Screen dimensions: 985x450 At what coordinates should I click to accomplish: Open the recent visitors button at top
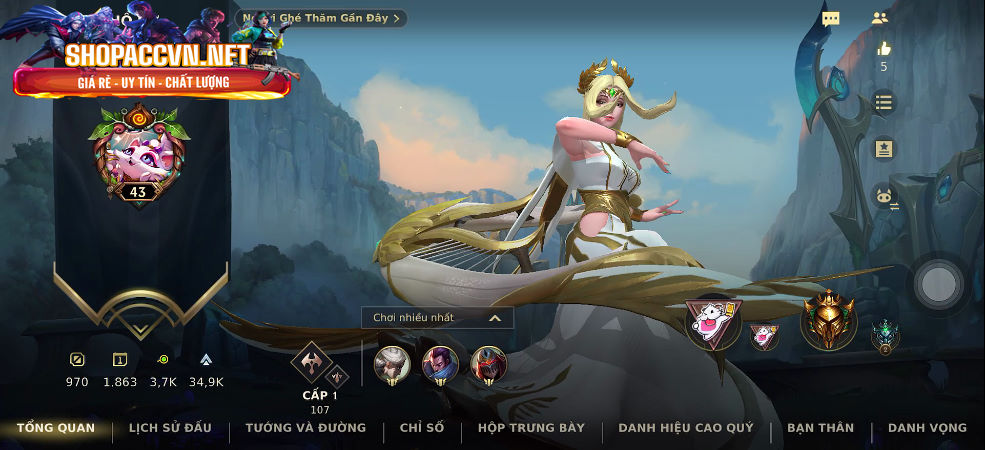click(322, 18)
